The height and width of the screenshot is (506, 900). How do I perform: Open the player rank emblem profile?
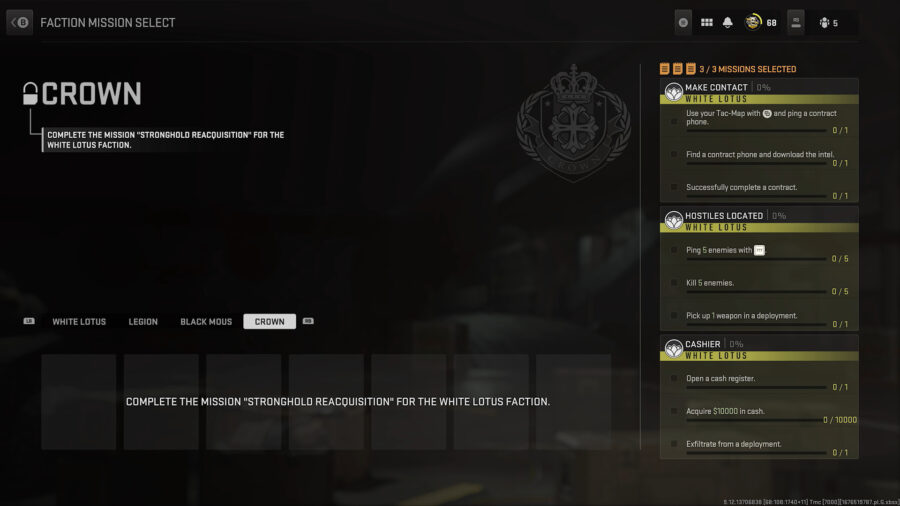753,22
